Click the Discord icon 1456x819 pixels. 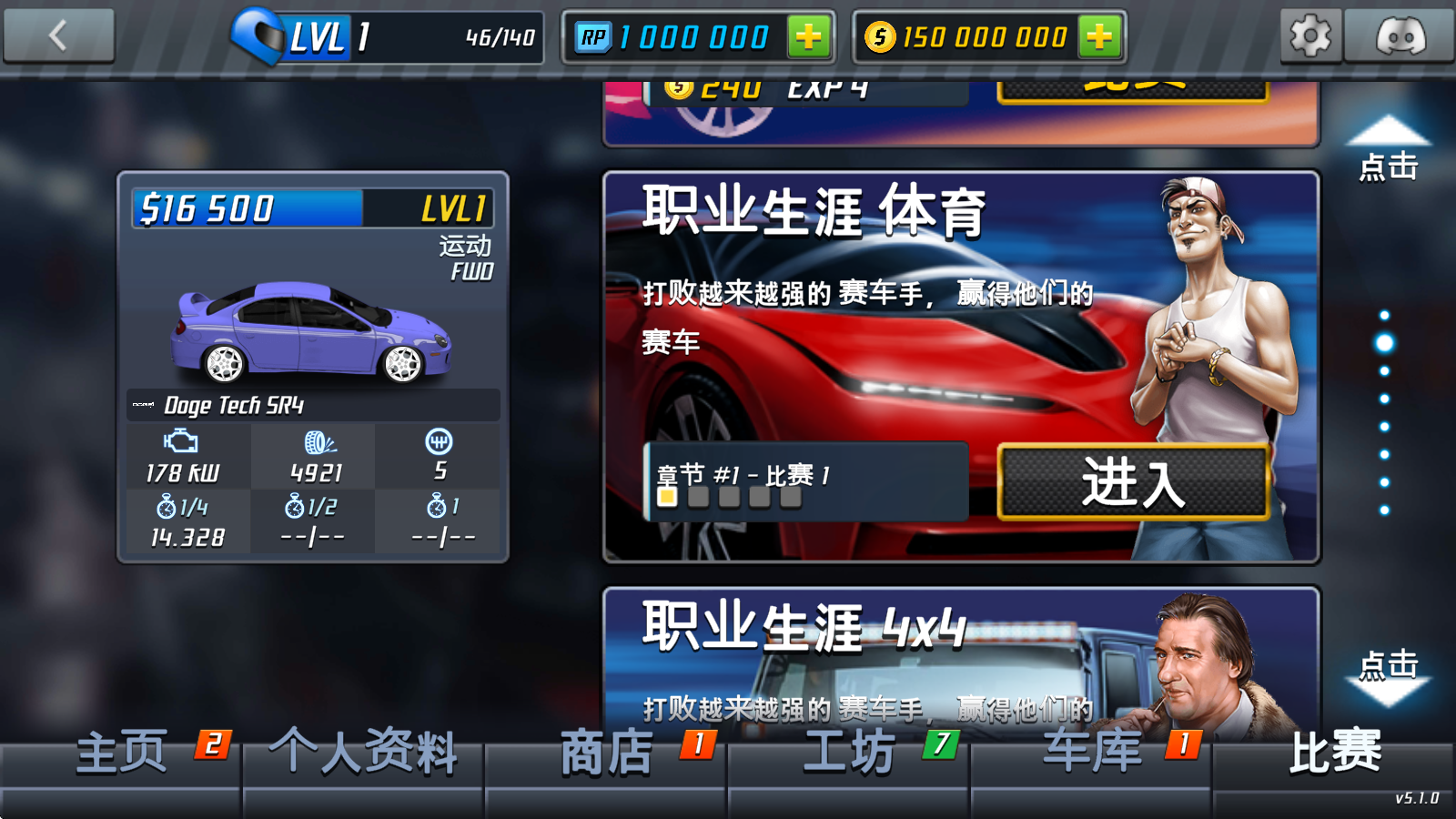coord(1402,36)
